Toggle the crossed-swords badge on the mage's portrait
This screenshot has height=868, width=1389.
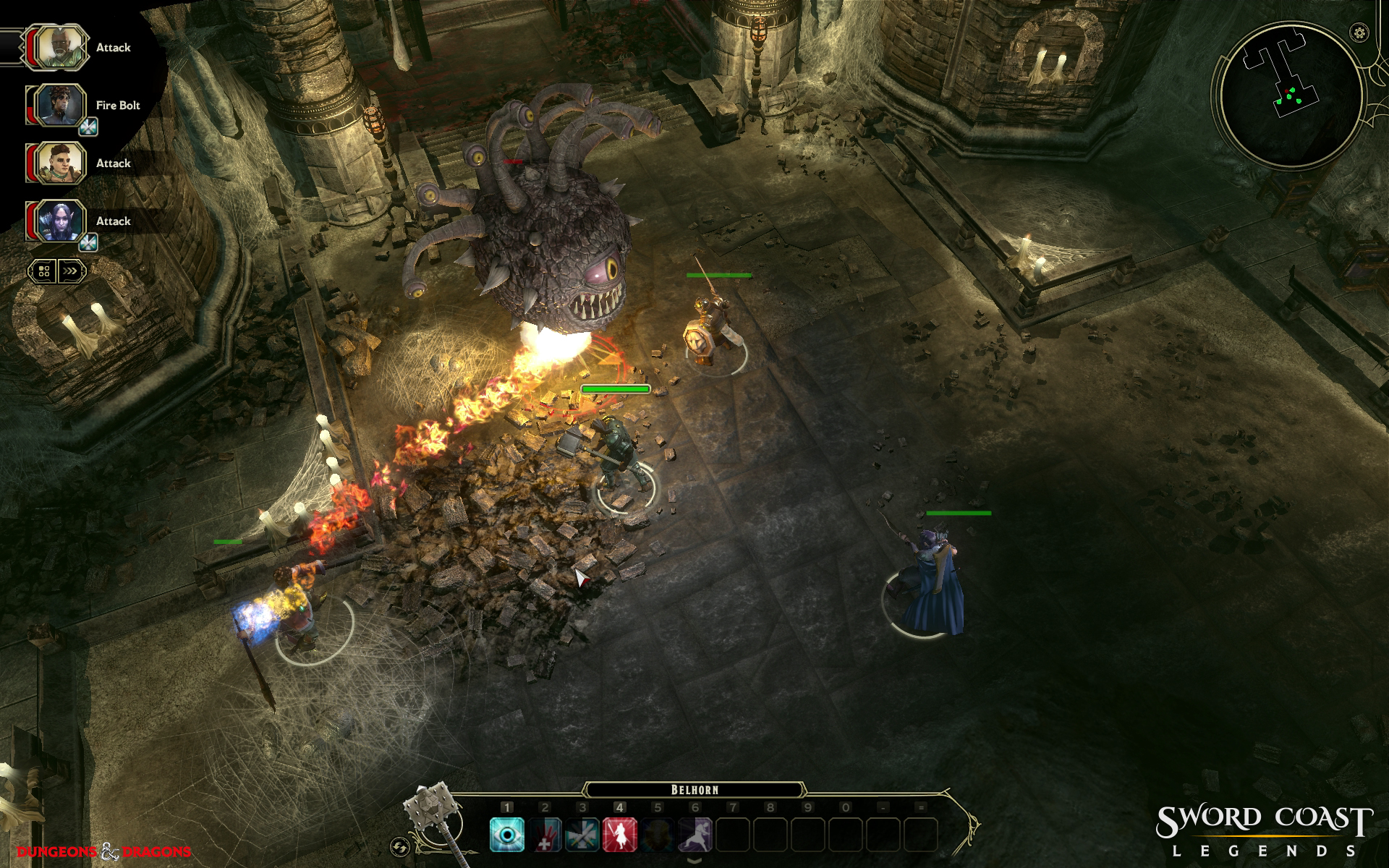[89, 125]
